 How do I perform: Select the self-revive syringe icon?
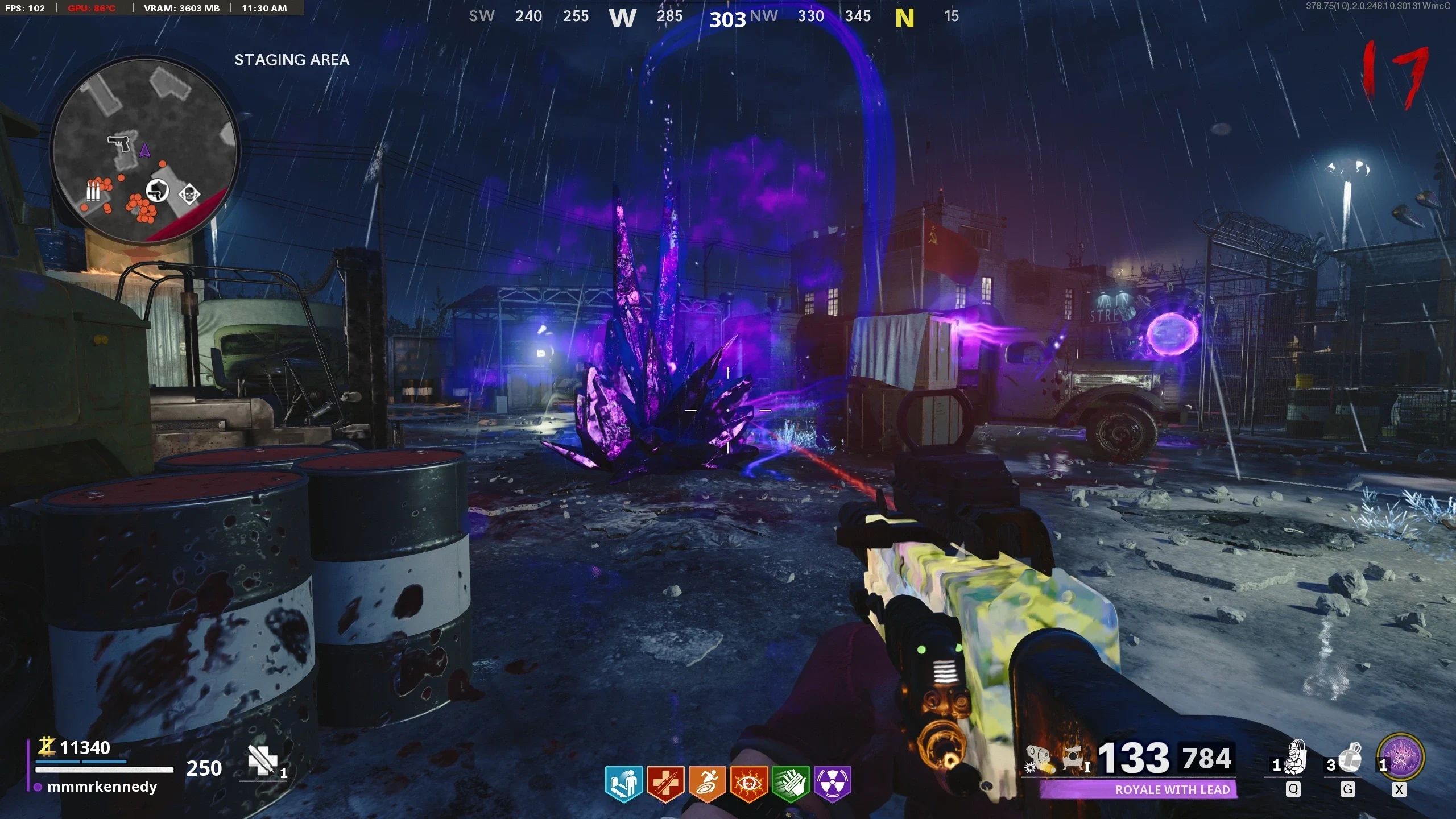pyautogui.click(x=262, y=760)
